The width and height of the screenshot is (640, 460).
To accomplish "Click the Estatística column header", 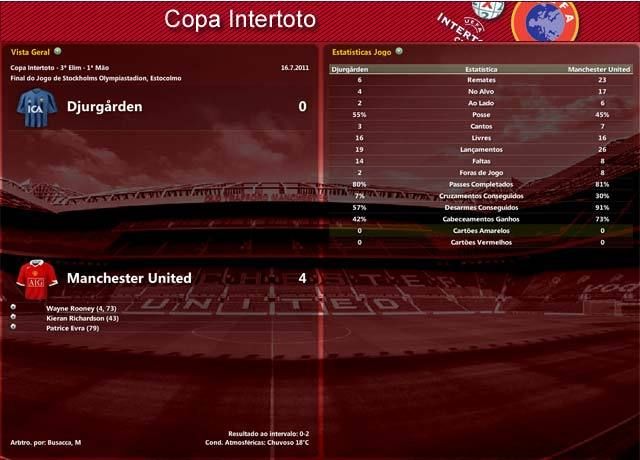I will coord(481,70).
